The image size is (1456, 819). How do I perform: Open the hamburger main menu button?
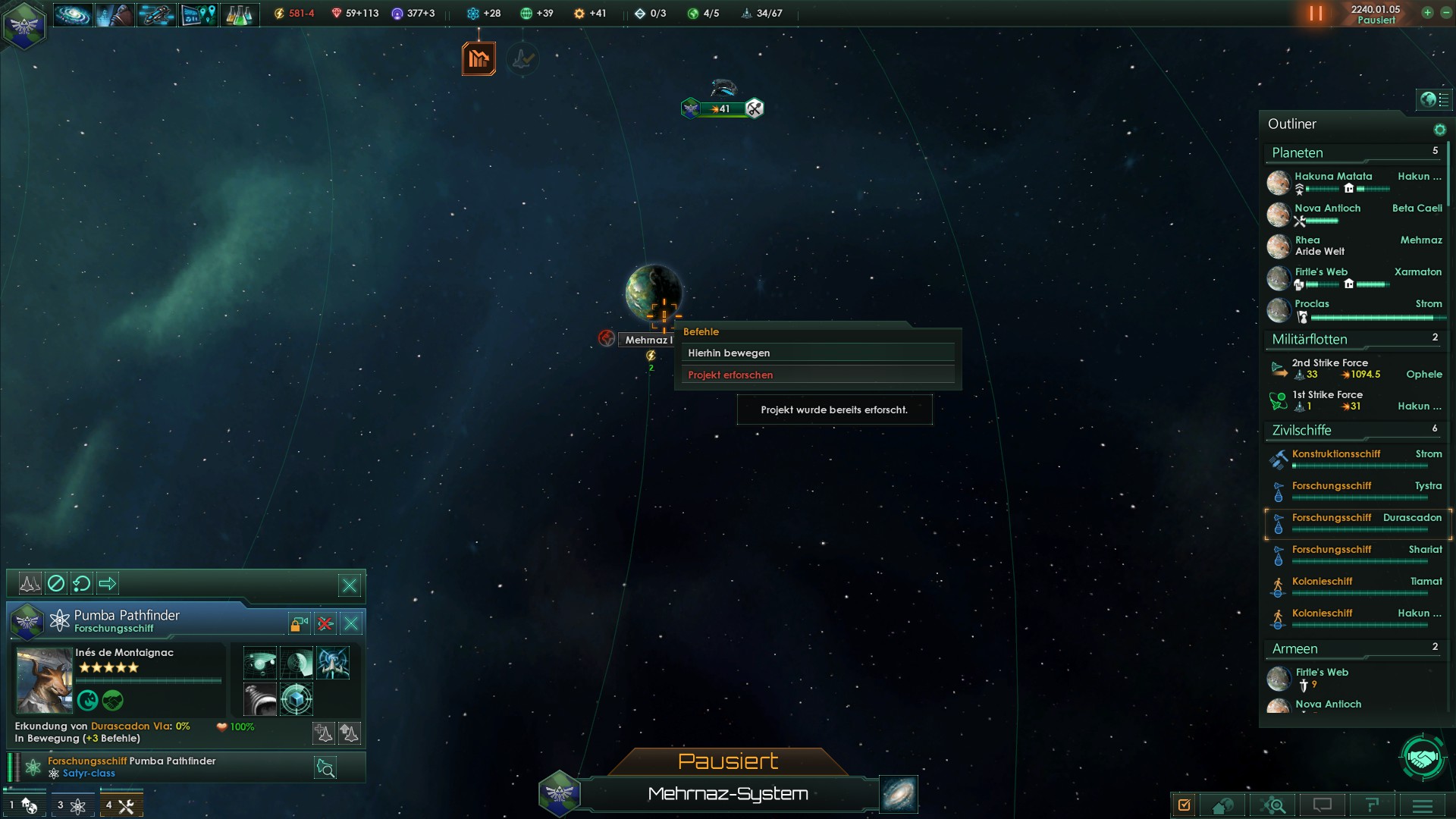pos(1422,805)
